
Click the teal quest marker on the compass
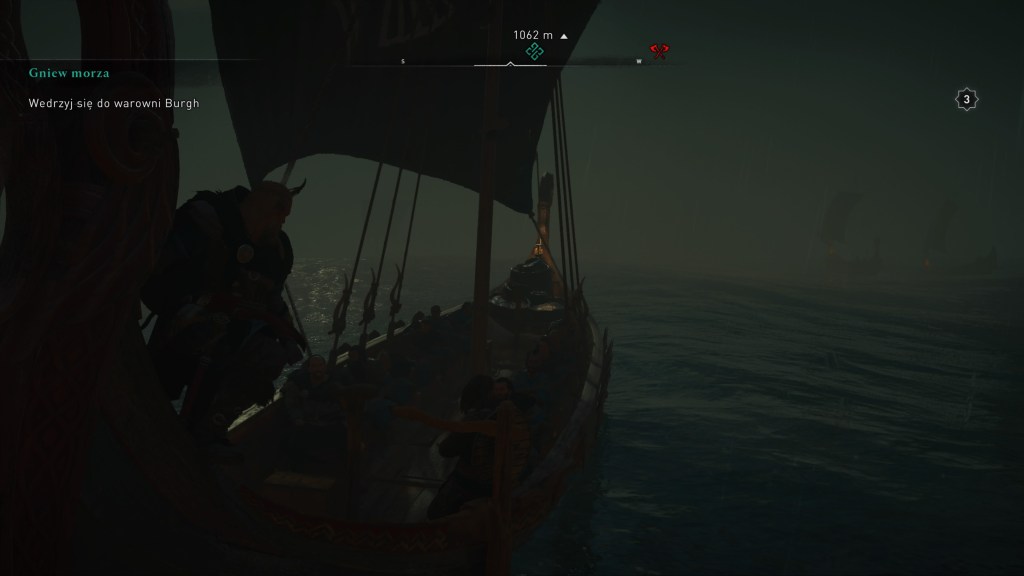pyautogui.click(x=534, y=51)
